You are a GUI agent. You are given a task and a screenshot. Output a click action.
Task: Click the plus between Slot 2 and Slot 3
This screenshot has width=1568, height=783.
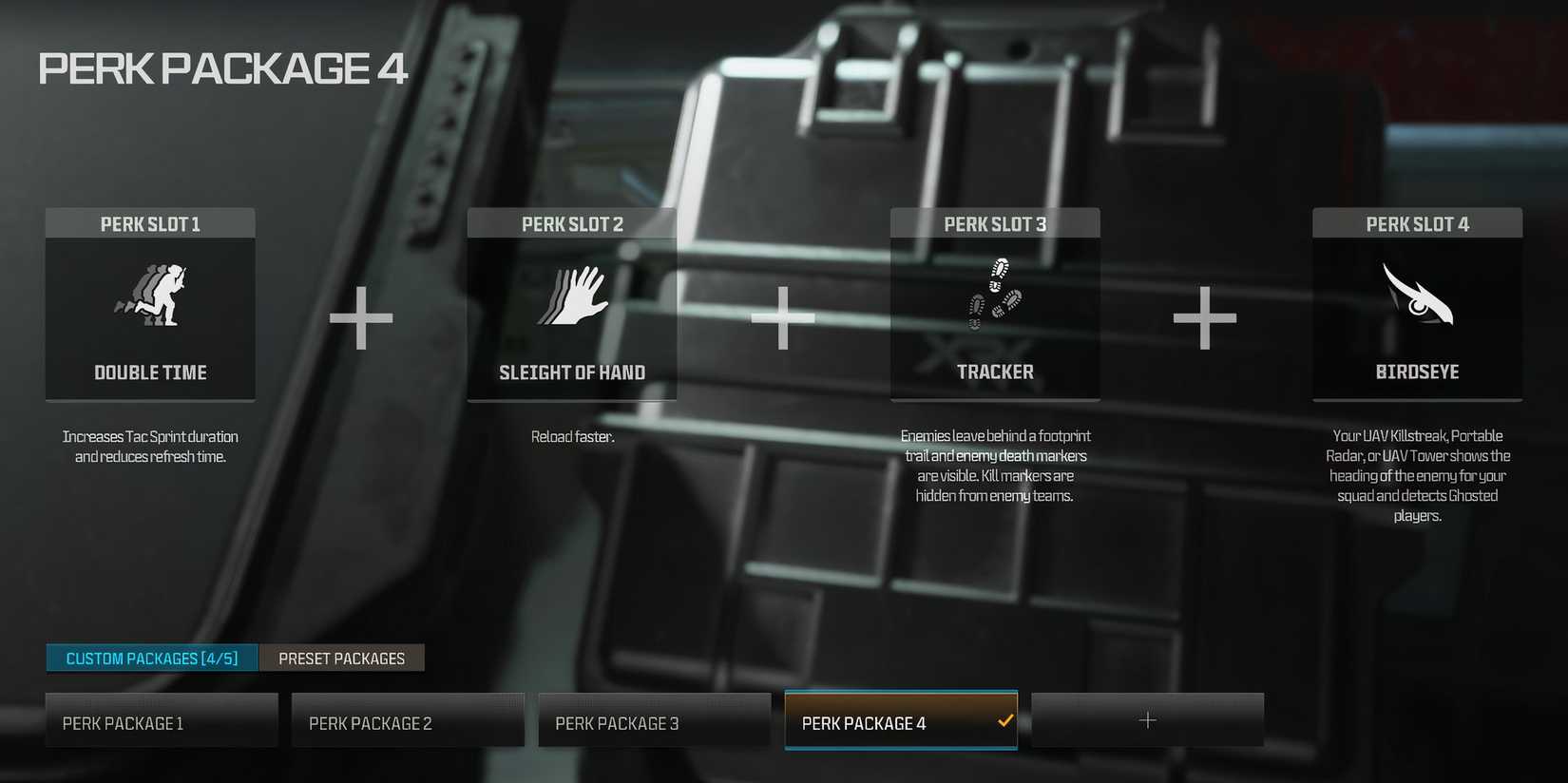coord(783,320)
